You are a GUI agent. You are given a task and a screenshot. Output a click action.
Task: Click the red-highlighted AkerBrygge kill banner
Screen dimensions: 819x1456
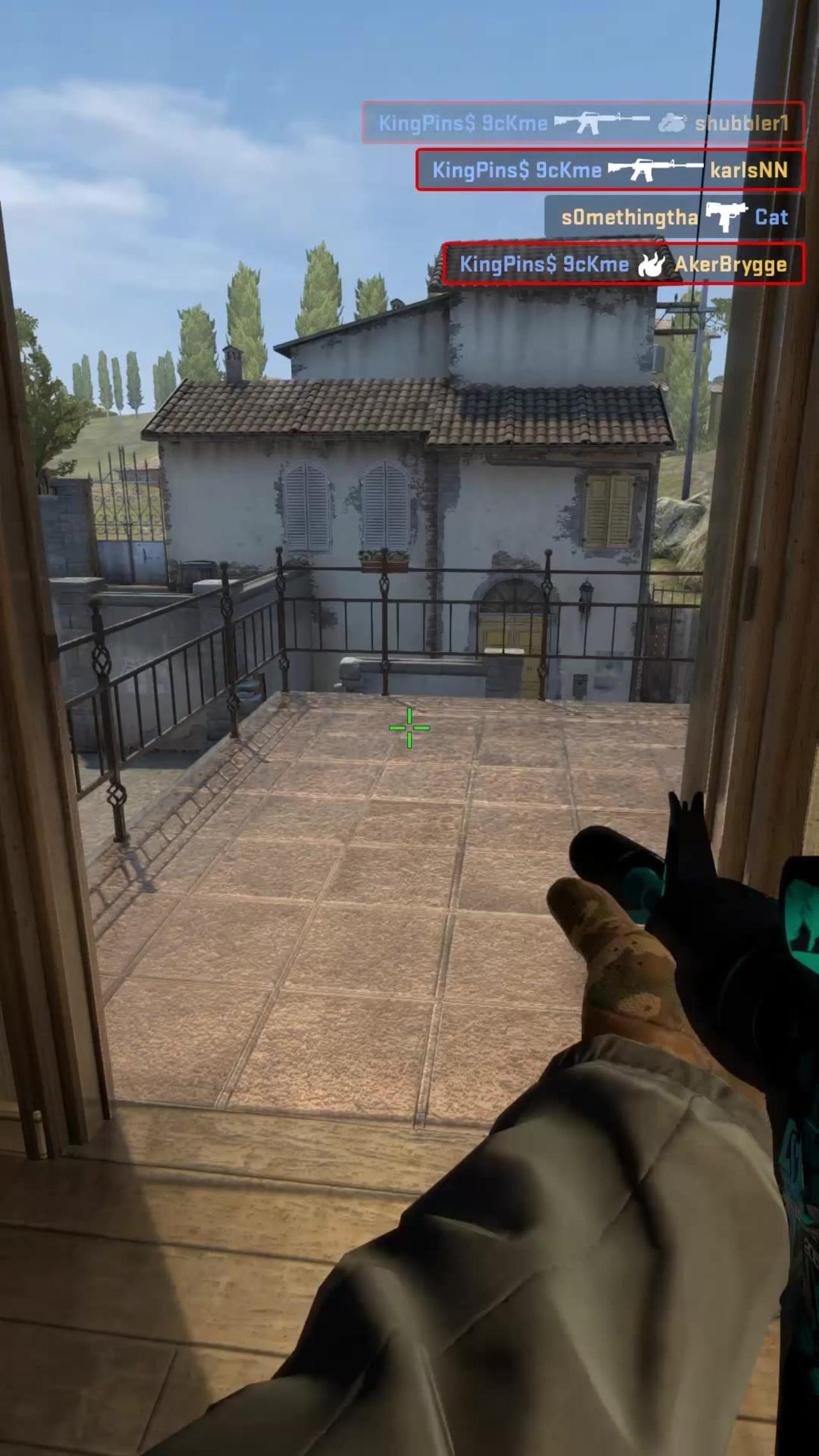(x=624, y=263)
